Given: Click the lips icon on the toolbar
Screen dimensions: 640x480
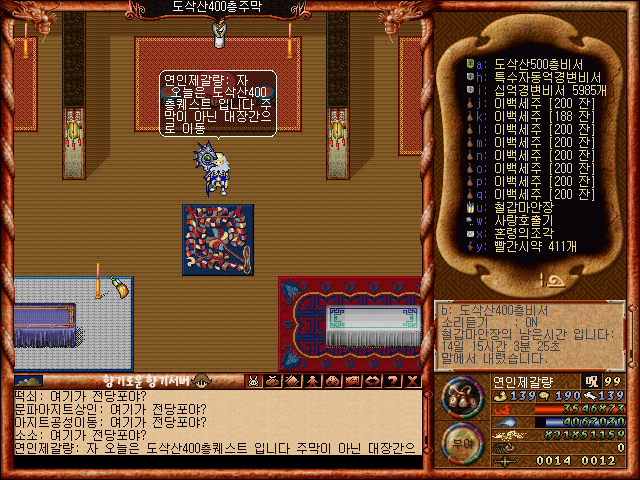Looking at the screenshot, I should 373,381.
